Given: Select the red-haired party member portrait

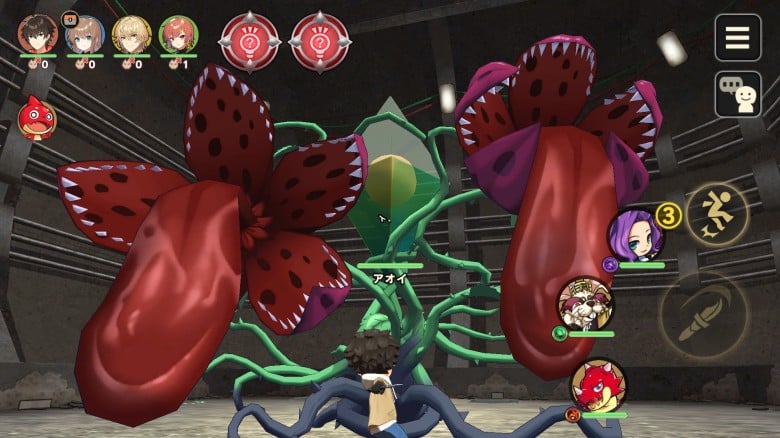Looking at the screenshot, I should 178,35.
